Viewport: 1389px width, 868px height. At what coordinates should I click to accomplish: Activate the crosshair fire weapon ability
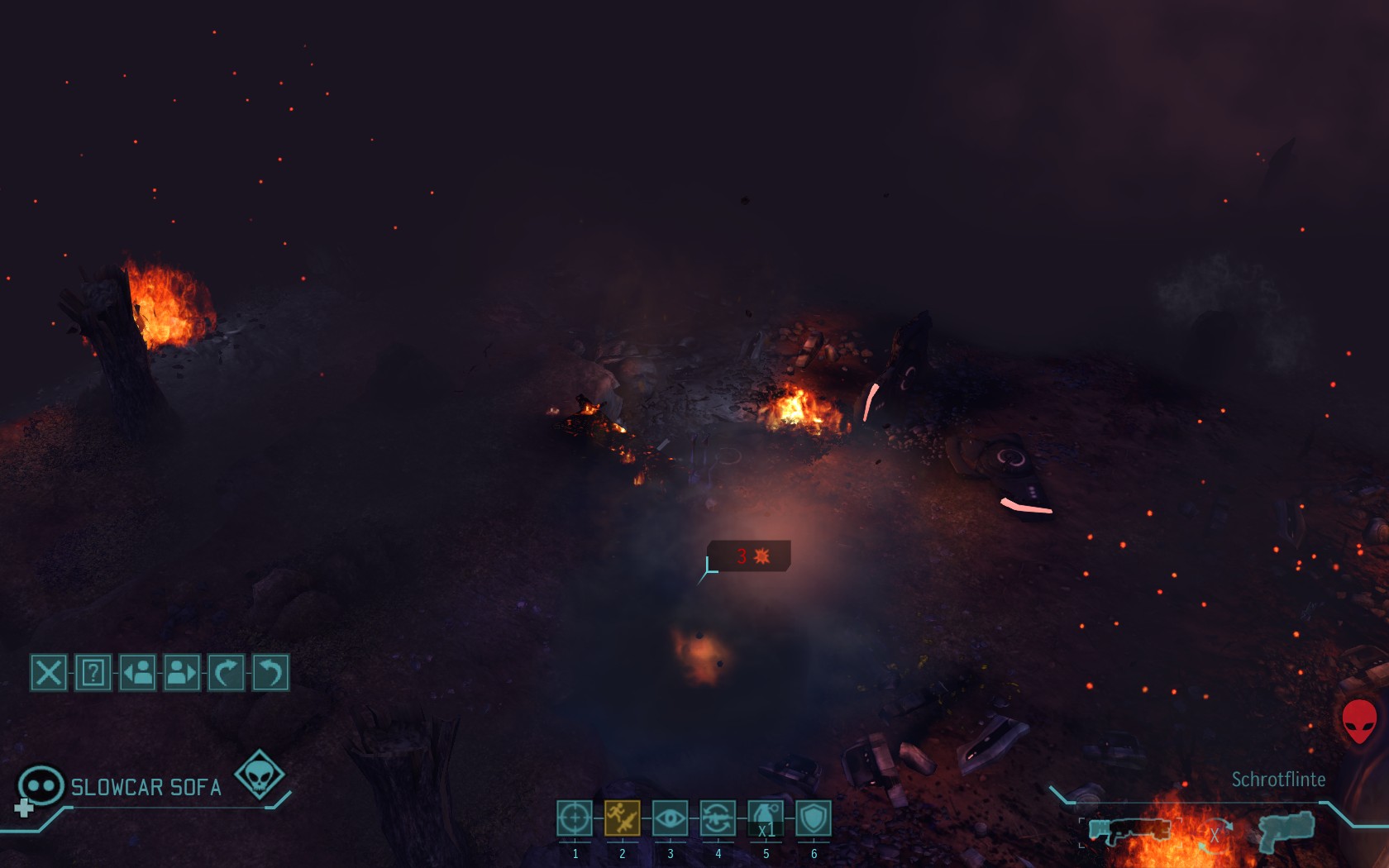pos(575,818)
